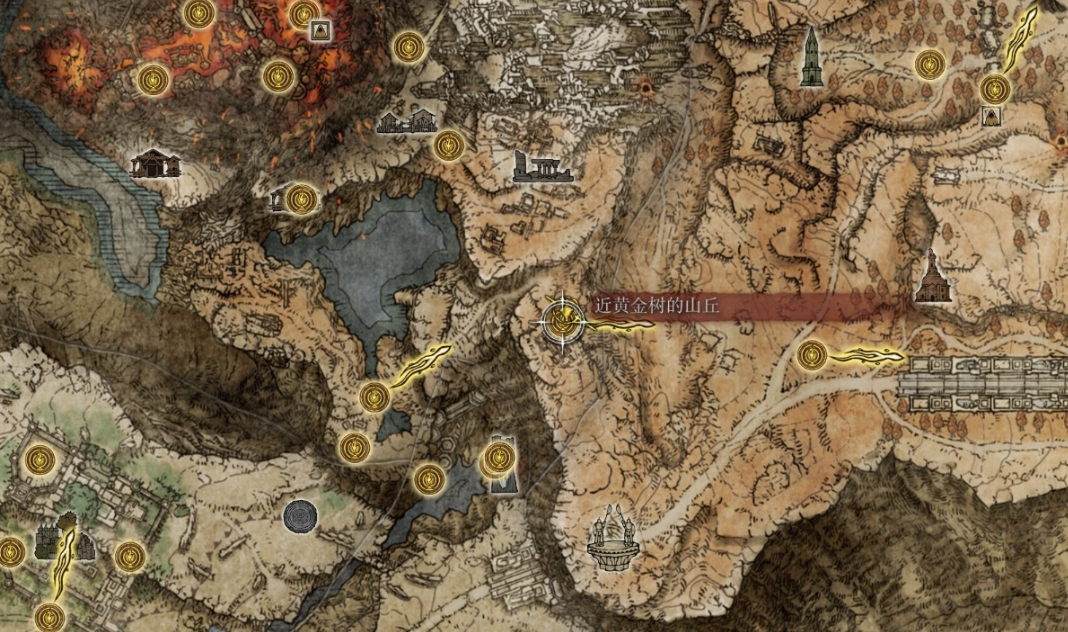Select the highlighted 近黄金树的山丘 grace marker
This screenshot has height=632, width=1068.
coord(561,320)
